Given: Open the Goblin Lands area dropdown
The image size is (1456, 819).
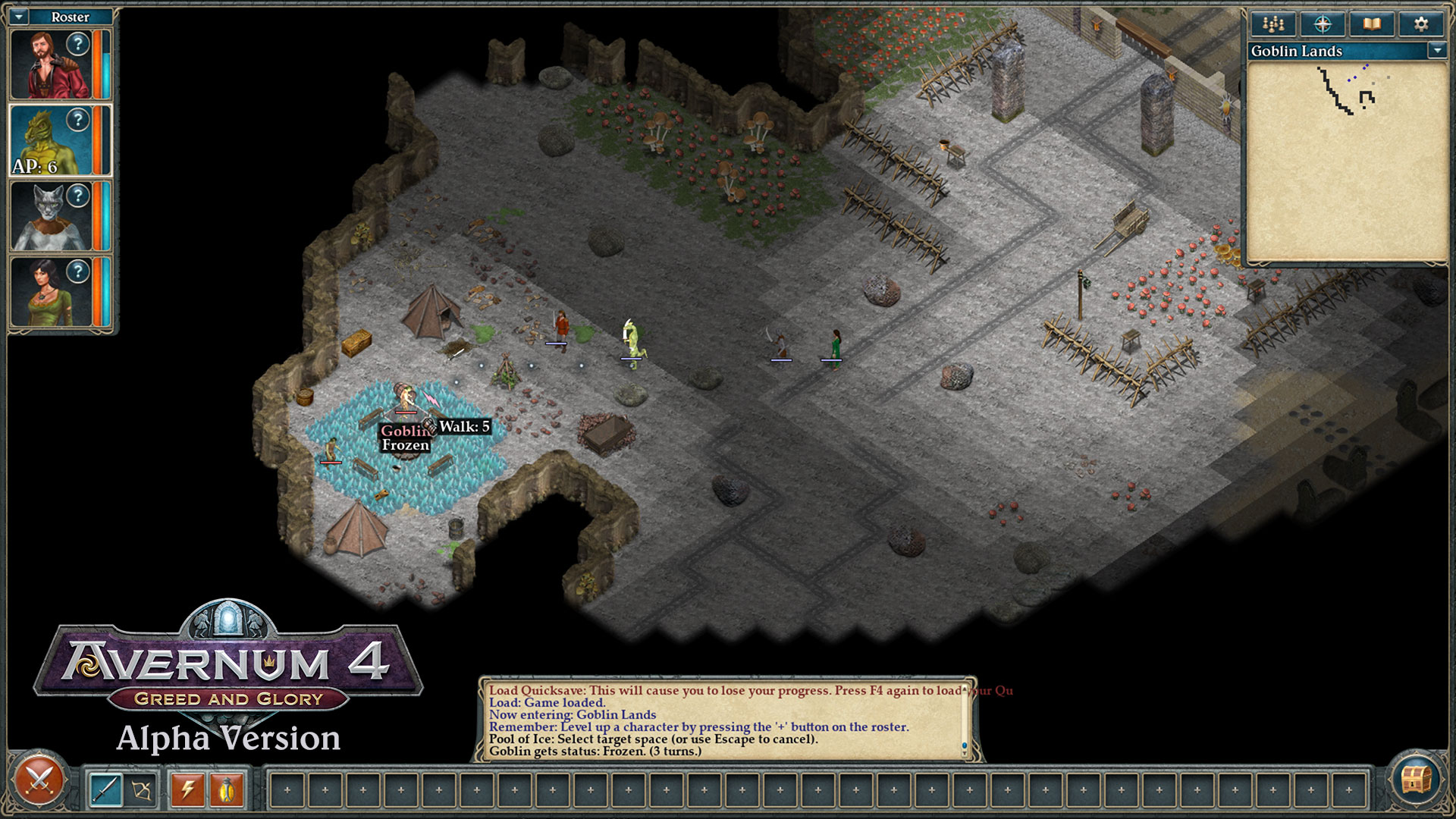Looking at the screenshot, I should (1437, 52).
